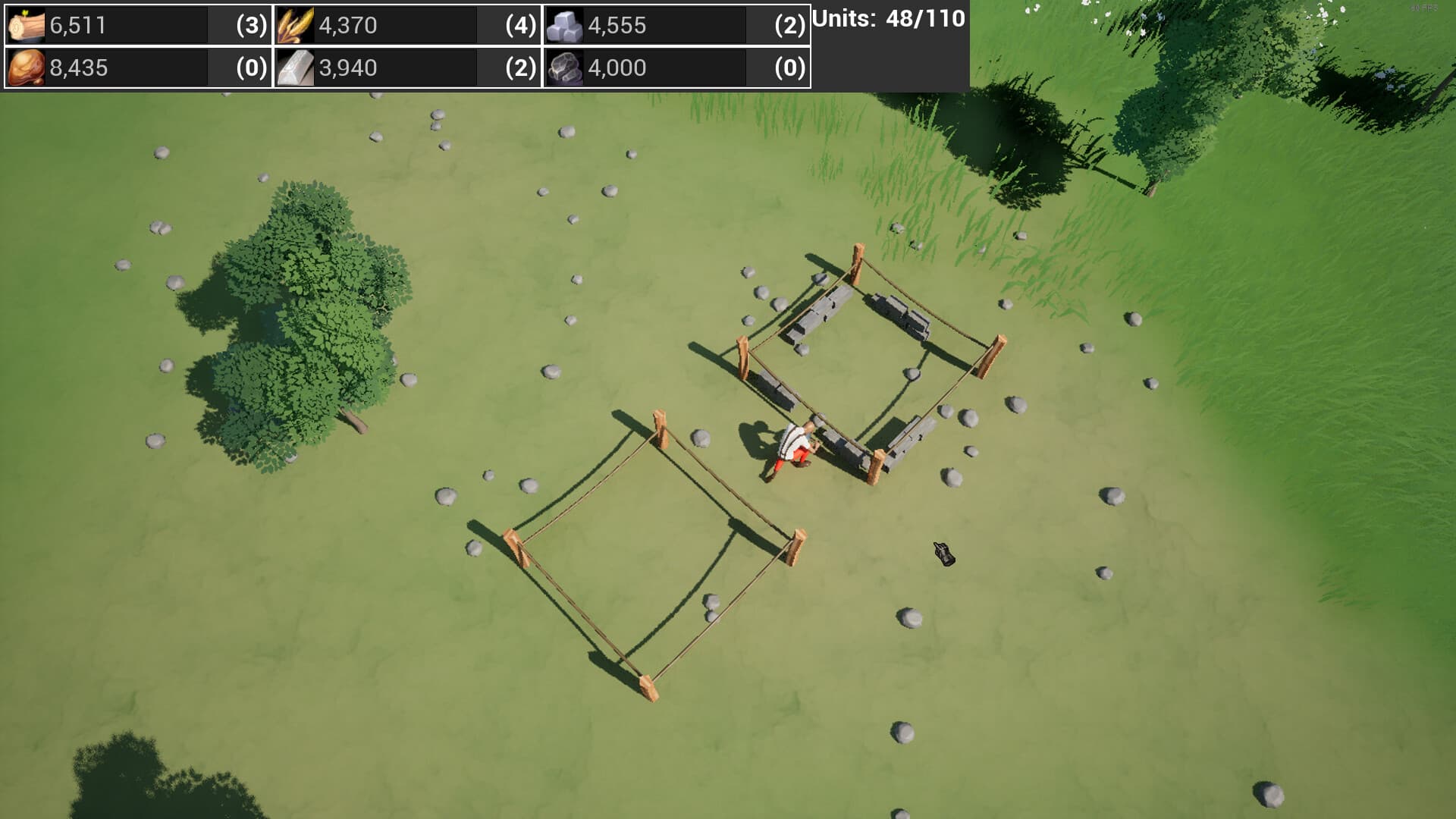
Task: Select the iron ingot resource icon
Action: pyautogui.click(x=296, y=67)
